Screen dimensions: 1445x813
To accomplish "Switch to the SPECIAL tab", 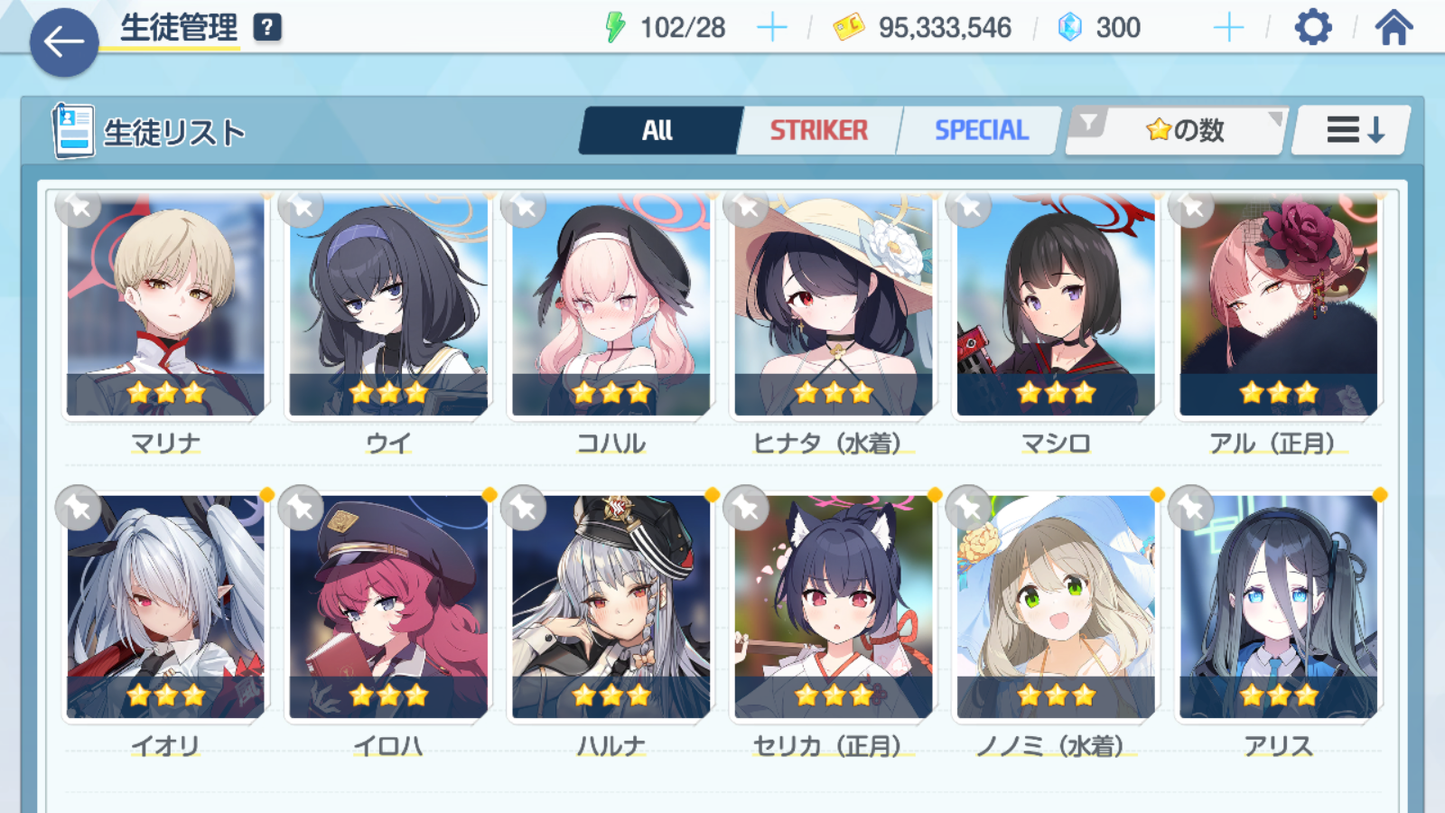I will (980, 130).
